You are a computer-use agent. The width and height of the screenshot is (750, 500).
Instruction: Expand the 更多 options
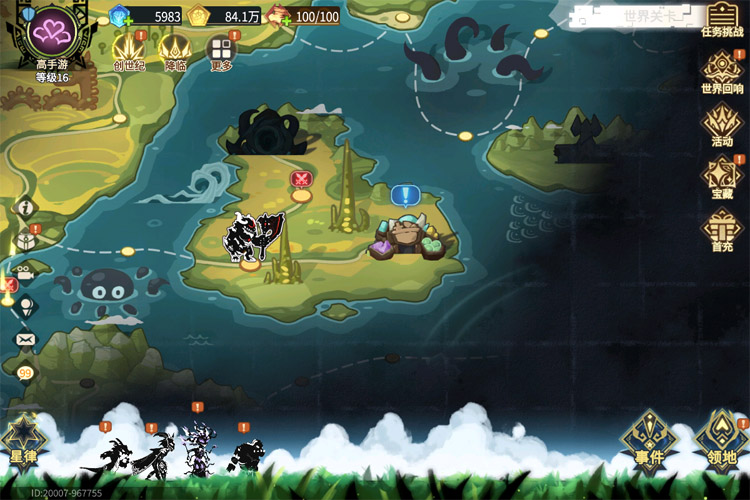(221, 51)
